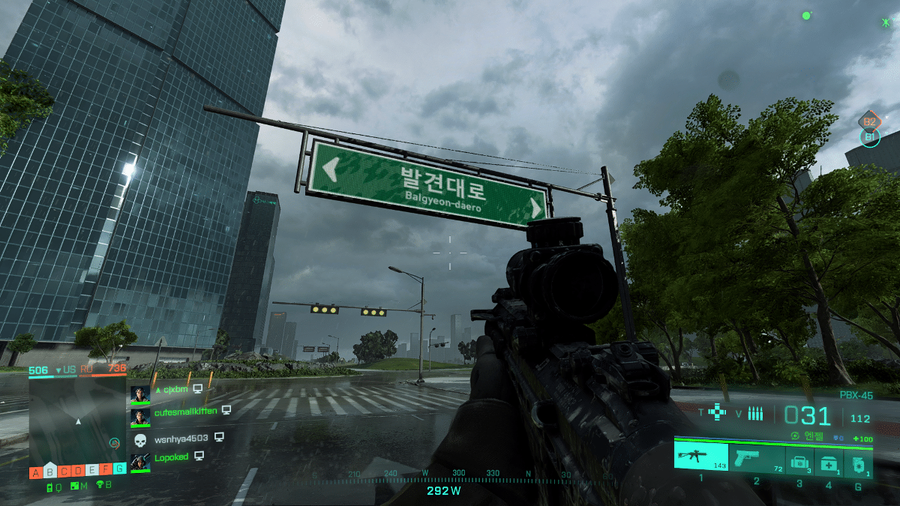The height and width of the screenshot is (506, 900).
Task: Click objective G on the capture bar
Action: click(x=119, y=469)
